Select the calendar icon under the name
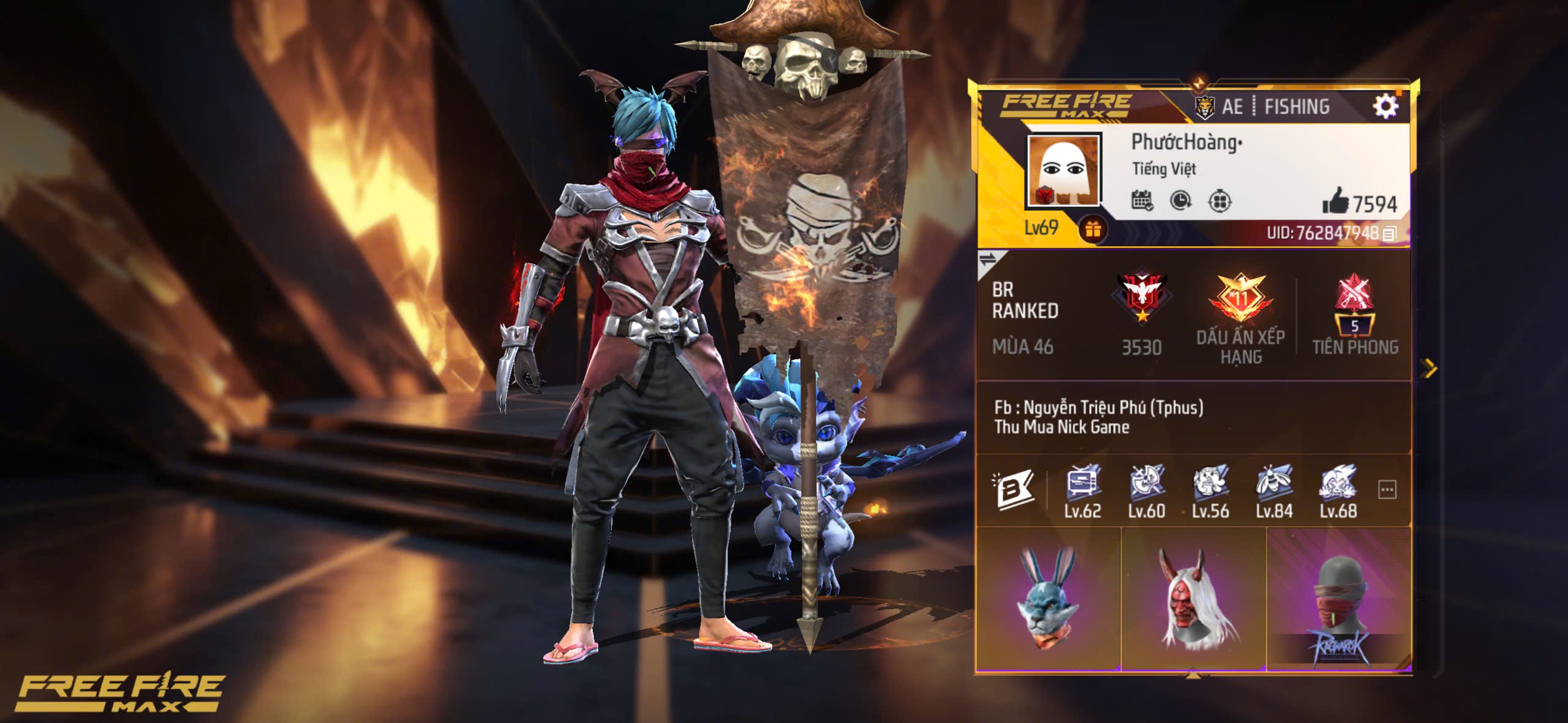The image size is (1568, 723). coord(1142,201)
